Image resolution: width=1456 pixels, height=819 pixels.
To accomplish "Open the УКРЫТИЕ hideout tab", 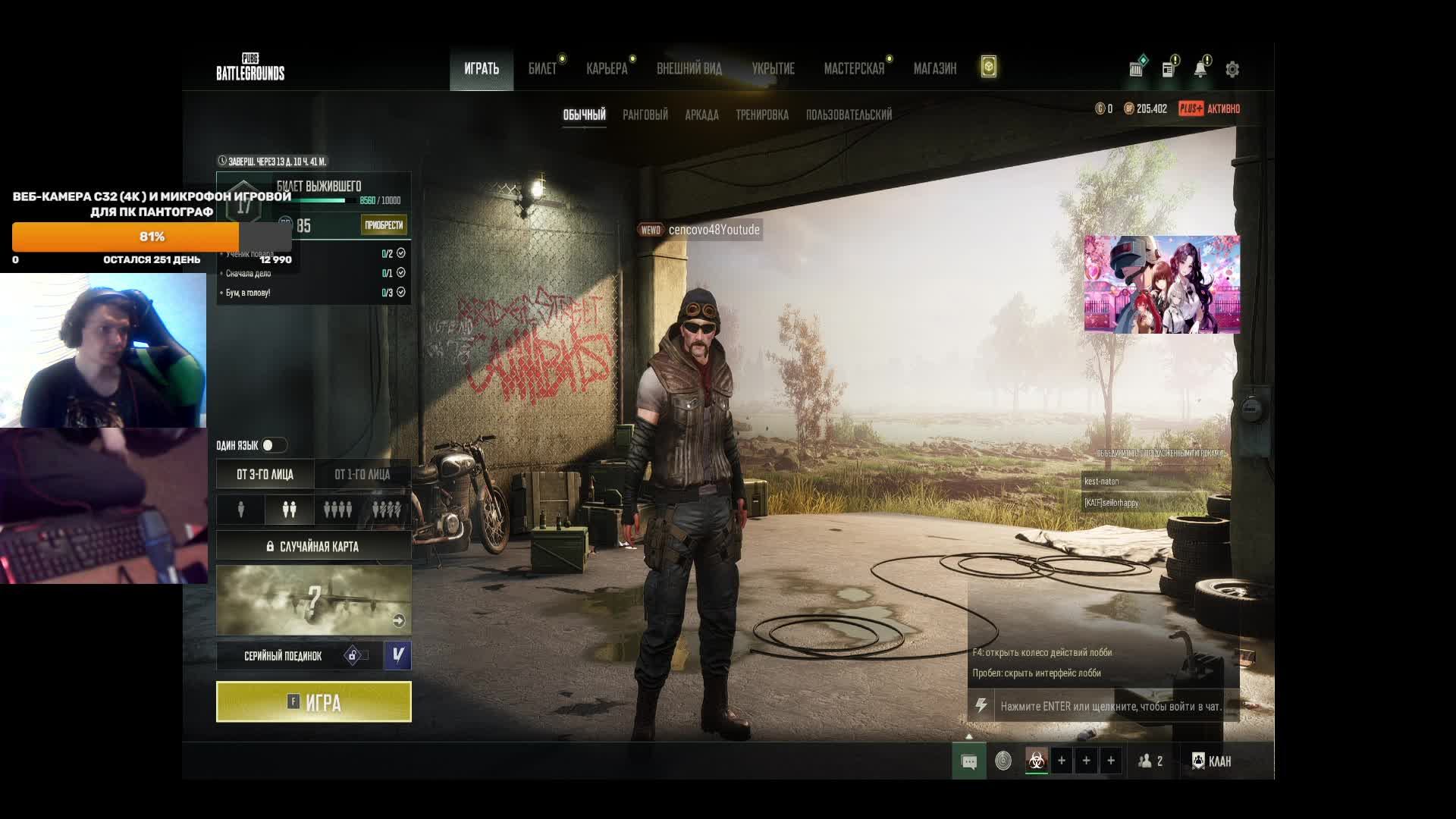I will [773, 69].
